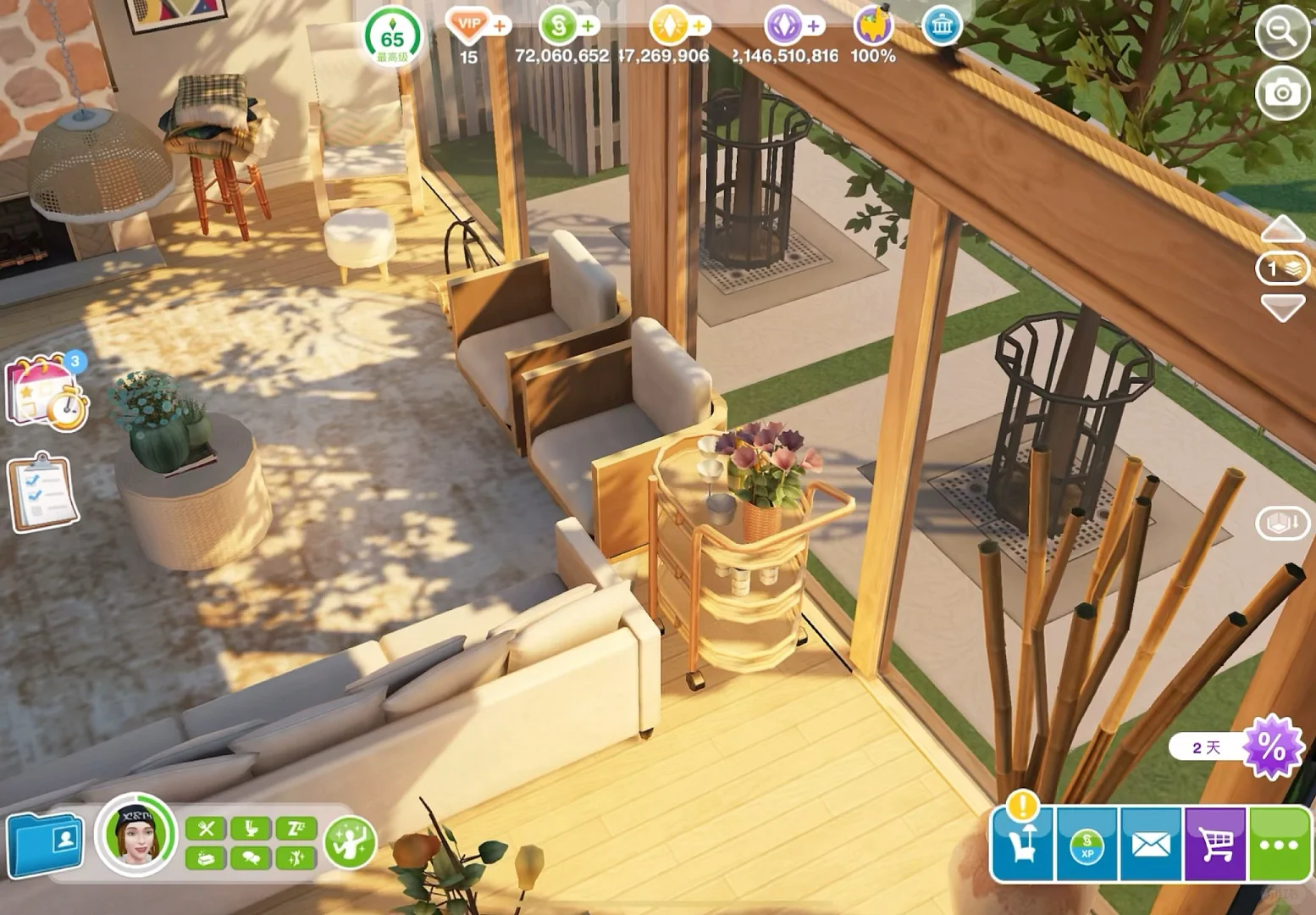Open the piggy bank llama icon
Viewport: 1316px width, 915px height.
tap(872, 25)
